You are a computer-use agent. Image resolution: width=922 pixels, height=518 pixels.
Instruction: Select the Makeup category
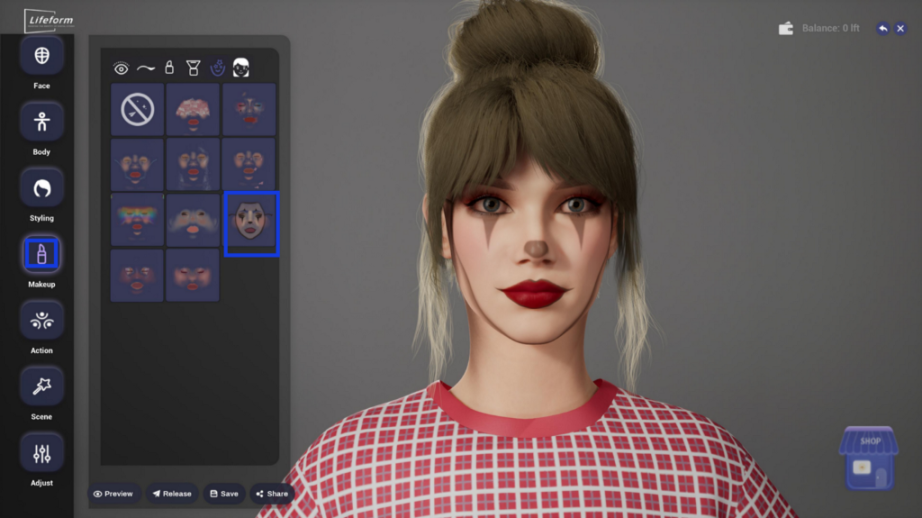(42, 254)
